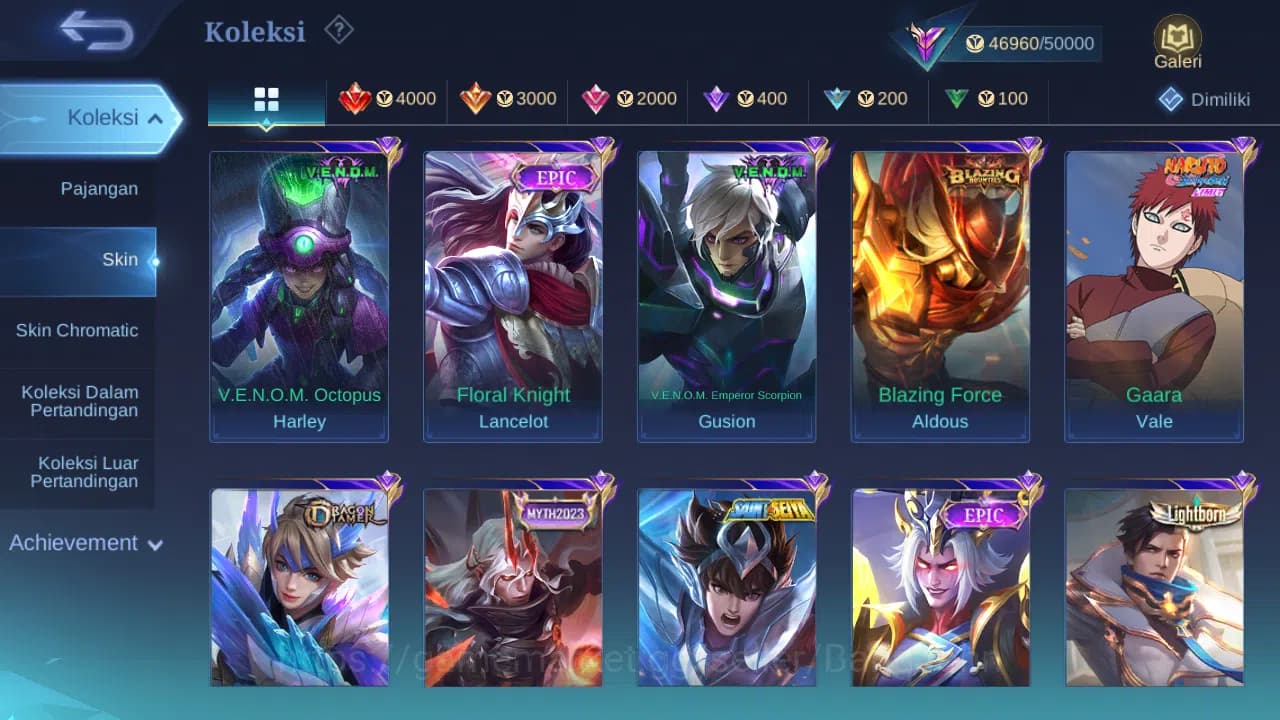Screen dimensions: 1280x720
Task: Click the help question mark beside Koleksi title
Action: (338, 30)
